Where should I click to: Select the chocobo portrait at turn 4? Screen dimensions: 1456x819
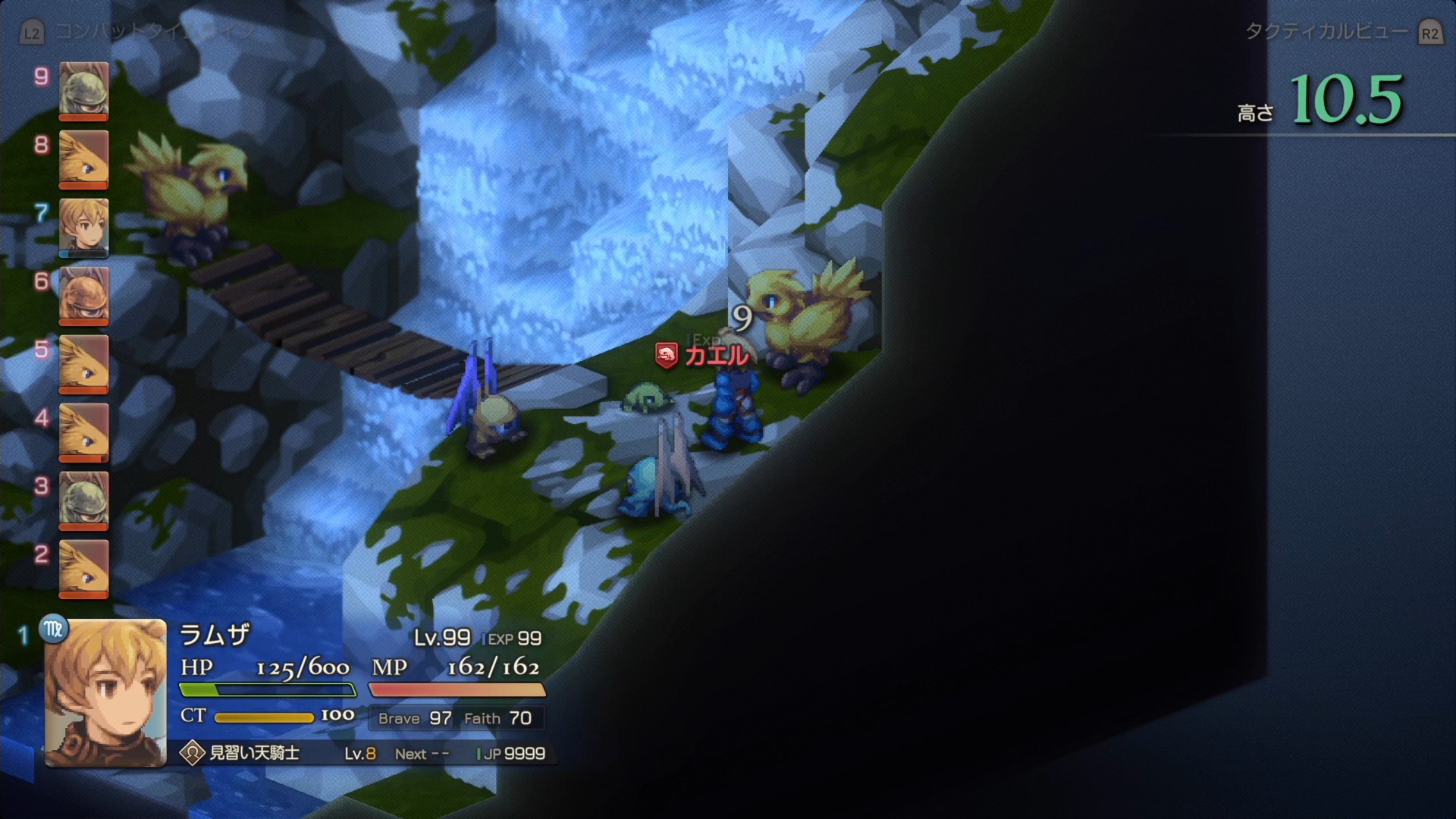[x=83, y=431]
